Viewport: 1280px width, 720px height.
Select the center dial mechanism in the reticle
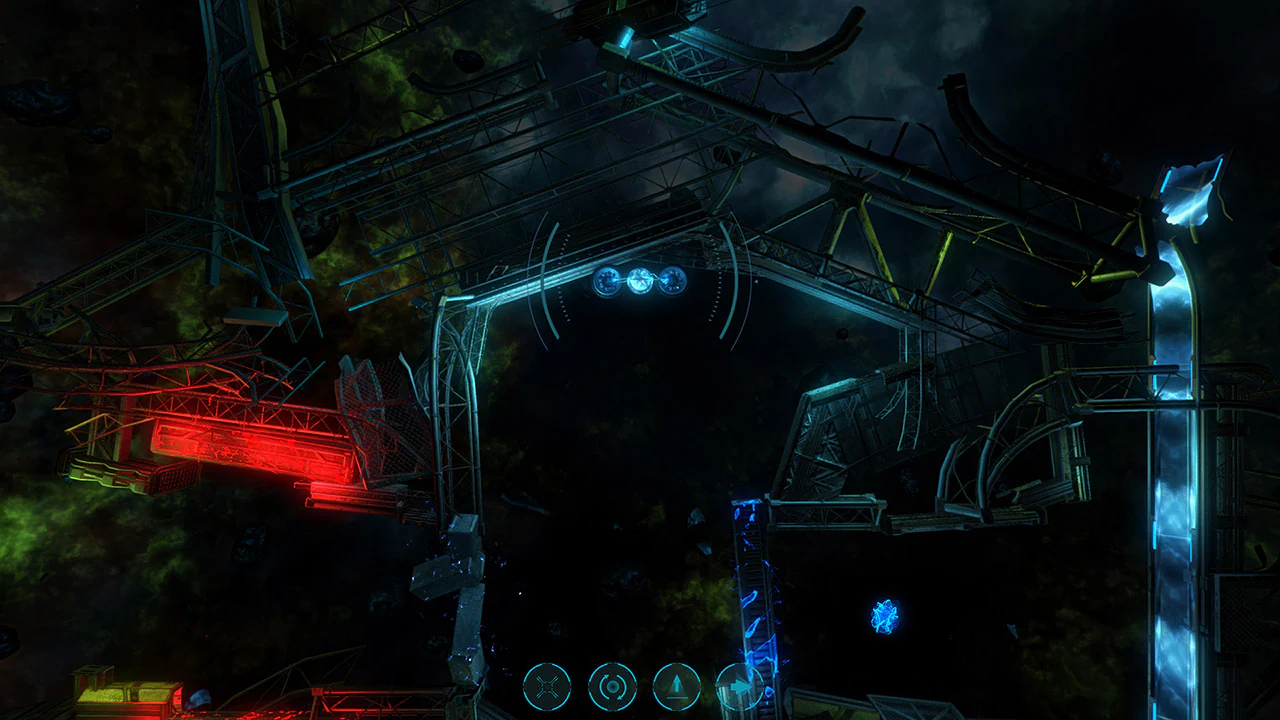coord(640,282)
